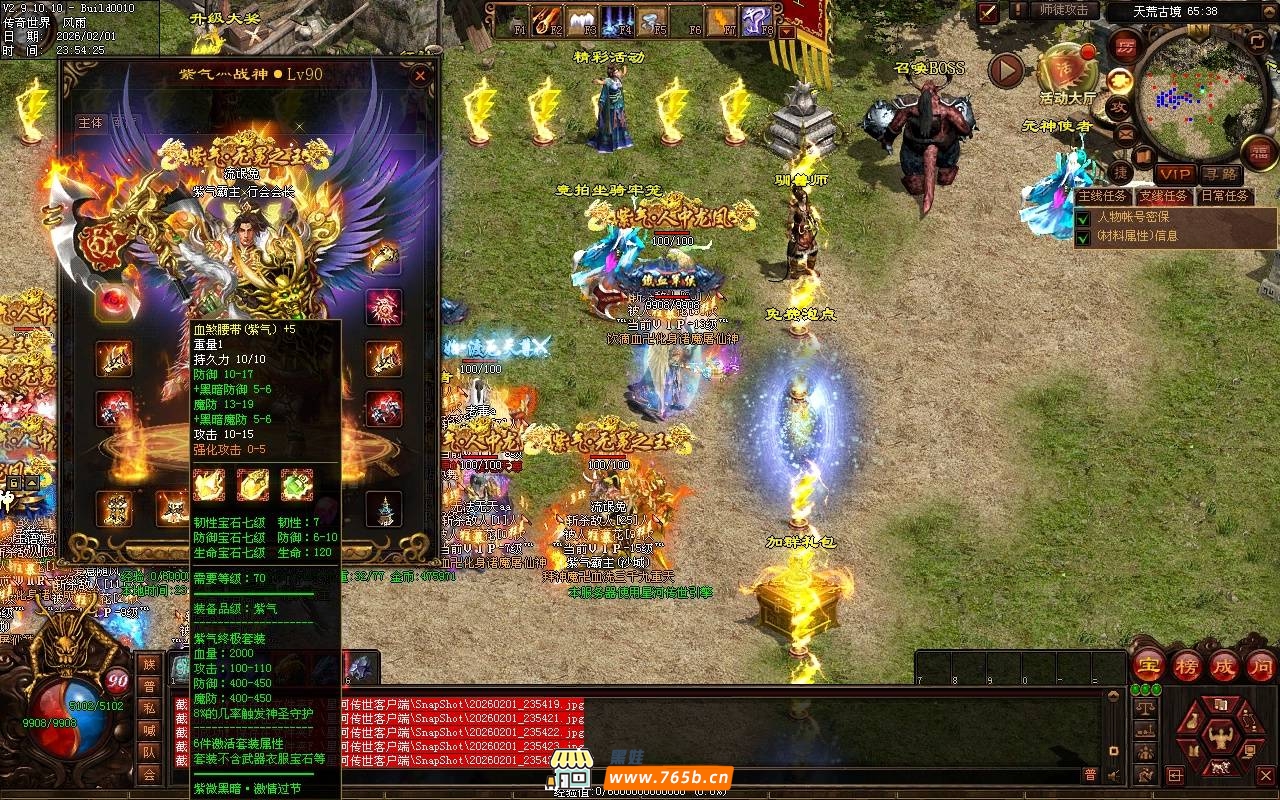Viewport: 1280px width, 800px height.
Task: Click the 师徒攻击 attack mode button
Action: [x=1063, y=11]
